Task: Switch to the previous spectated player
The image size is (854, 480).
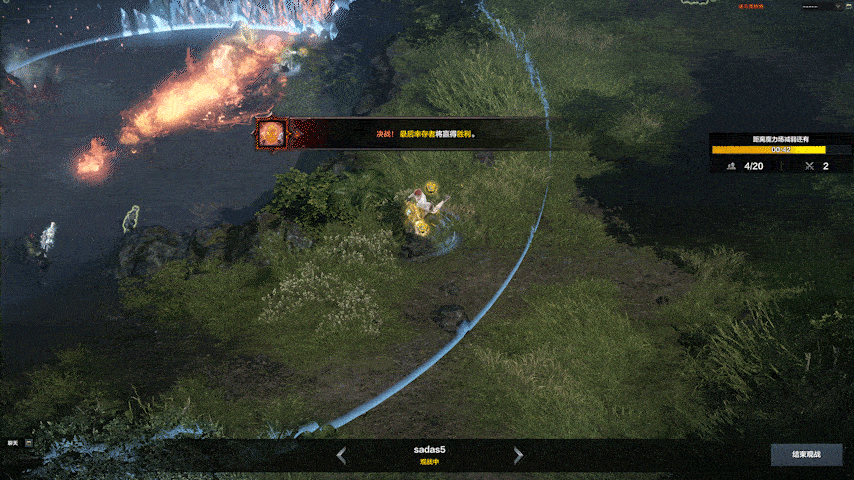Action: 341,456
